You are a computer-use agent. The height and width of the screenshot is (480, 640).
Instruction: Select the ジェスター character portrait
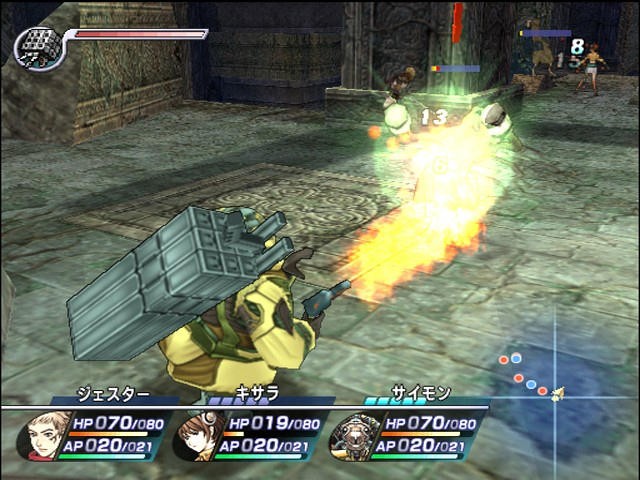pos(43,436)
